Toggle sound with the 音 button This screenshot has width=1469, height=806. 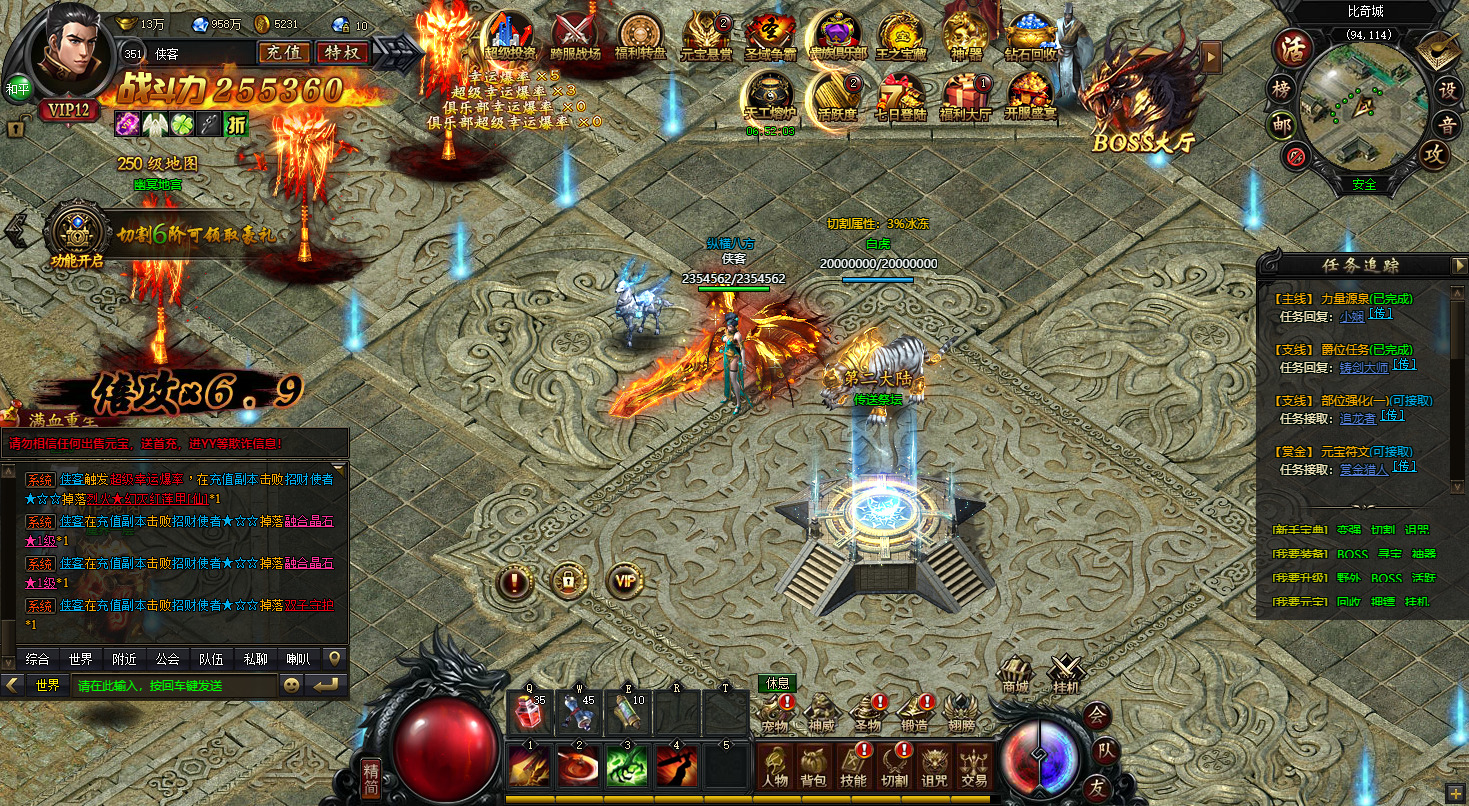click(x=1446, y=124)
